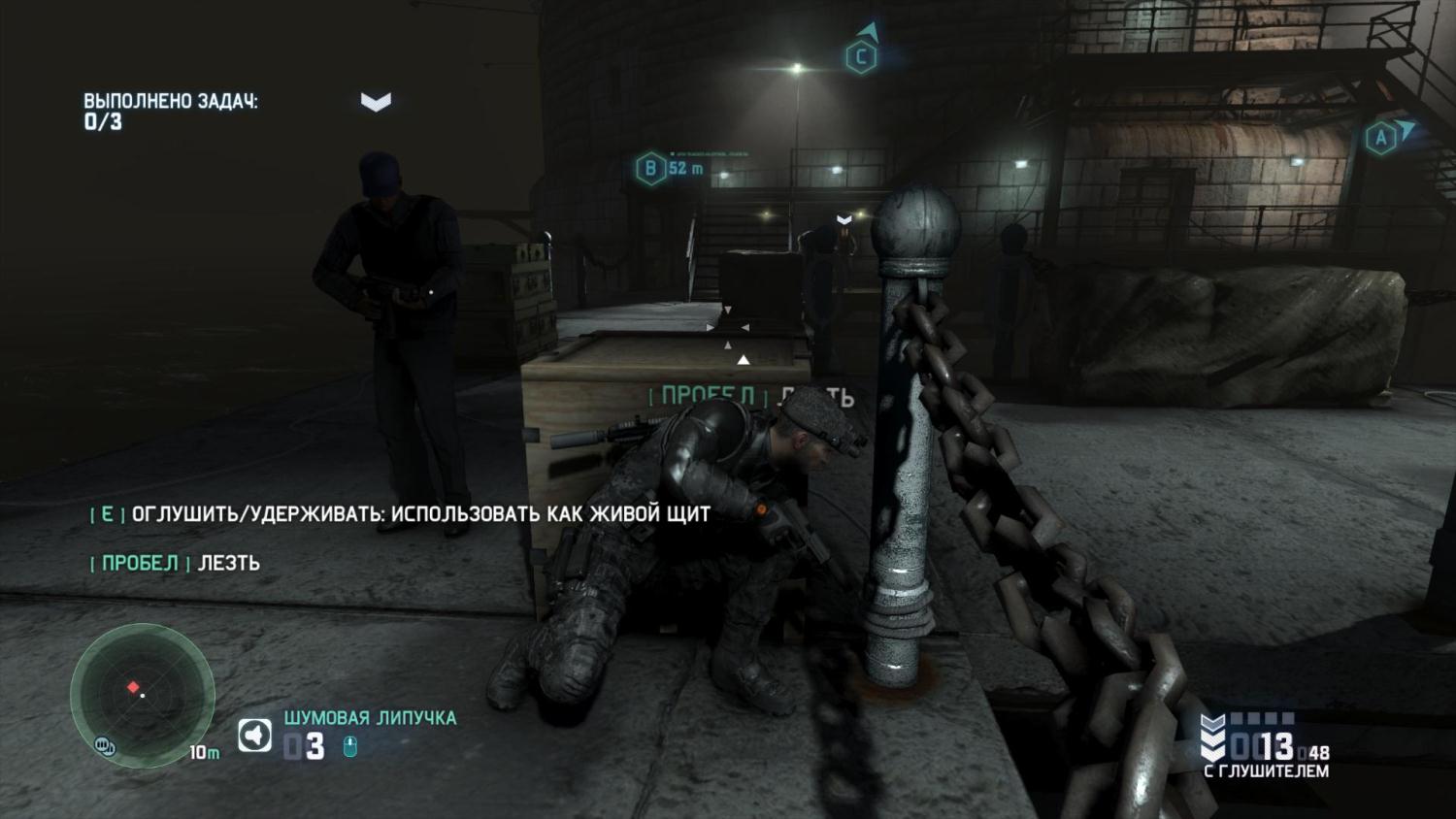The image size is (1456, 819).
Task: Click objective marker A hexagon
Action: 1380,138
